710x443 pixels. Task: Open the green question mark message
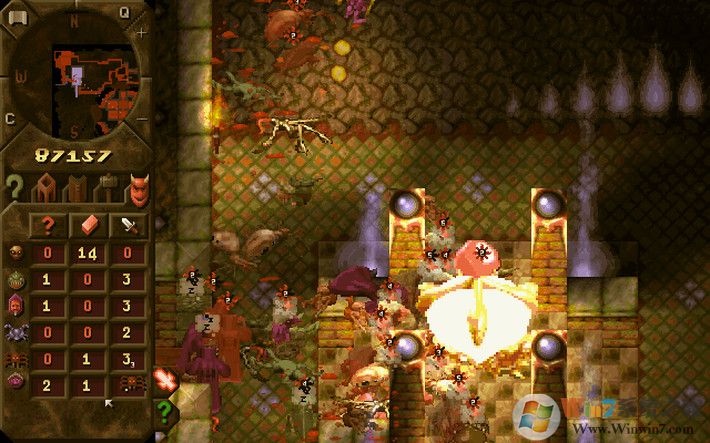pyautogui.click(x=165, y=411)
